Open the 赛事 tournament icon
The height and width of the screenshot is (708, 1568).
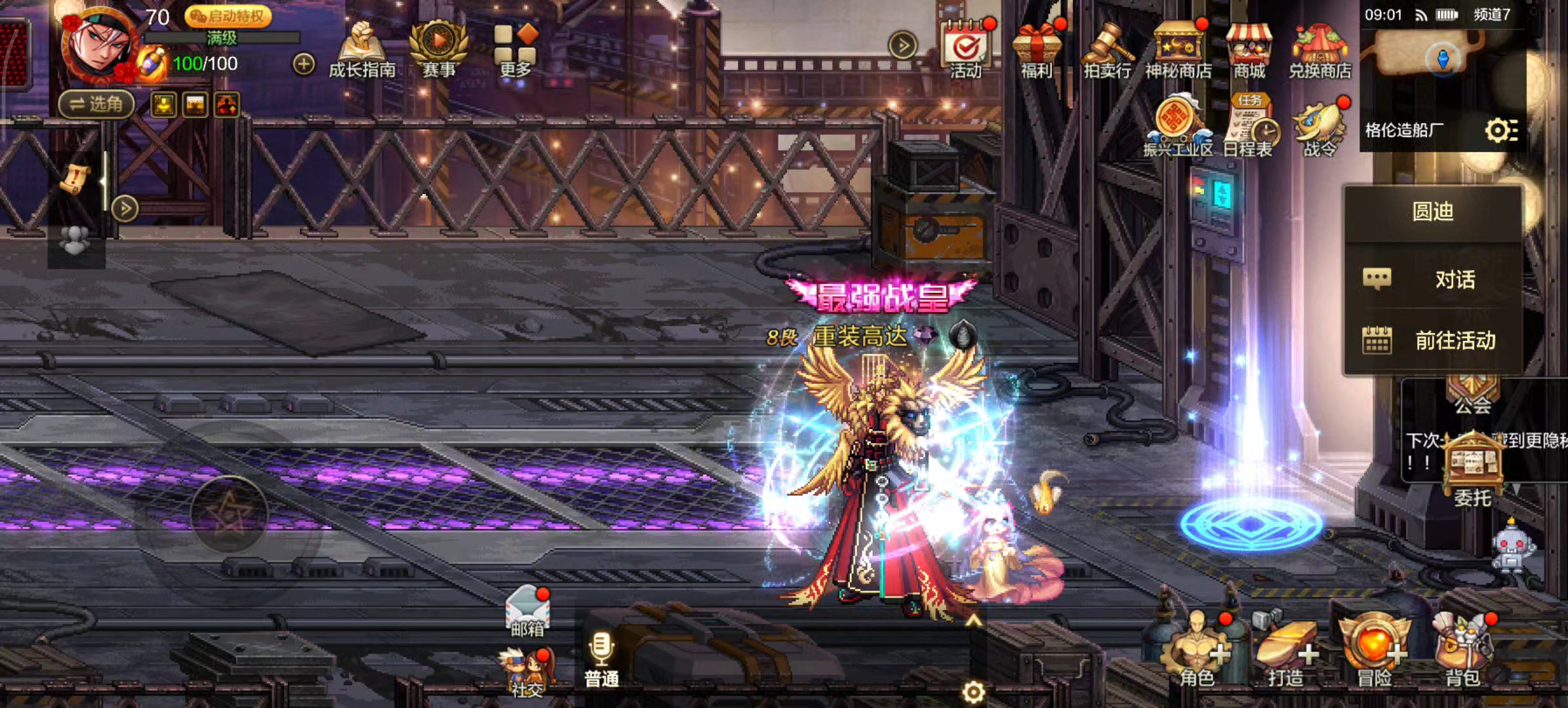pyautogui.click(x=439, y=49)
